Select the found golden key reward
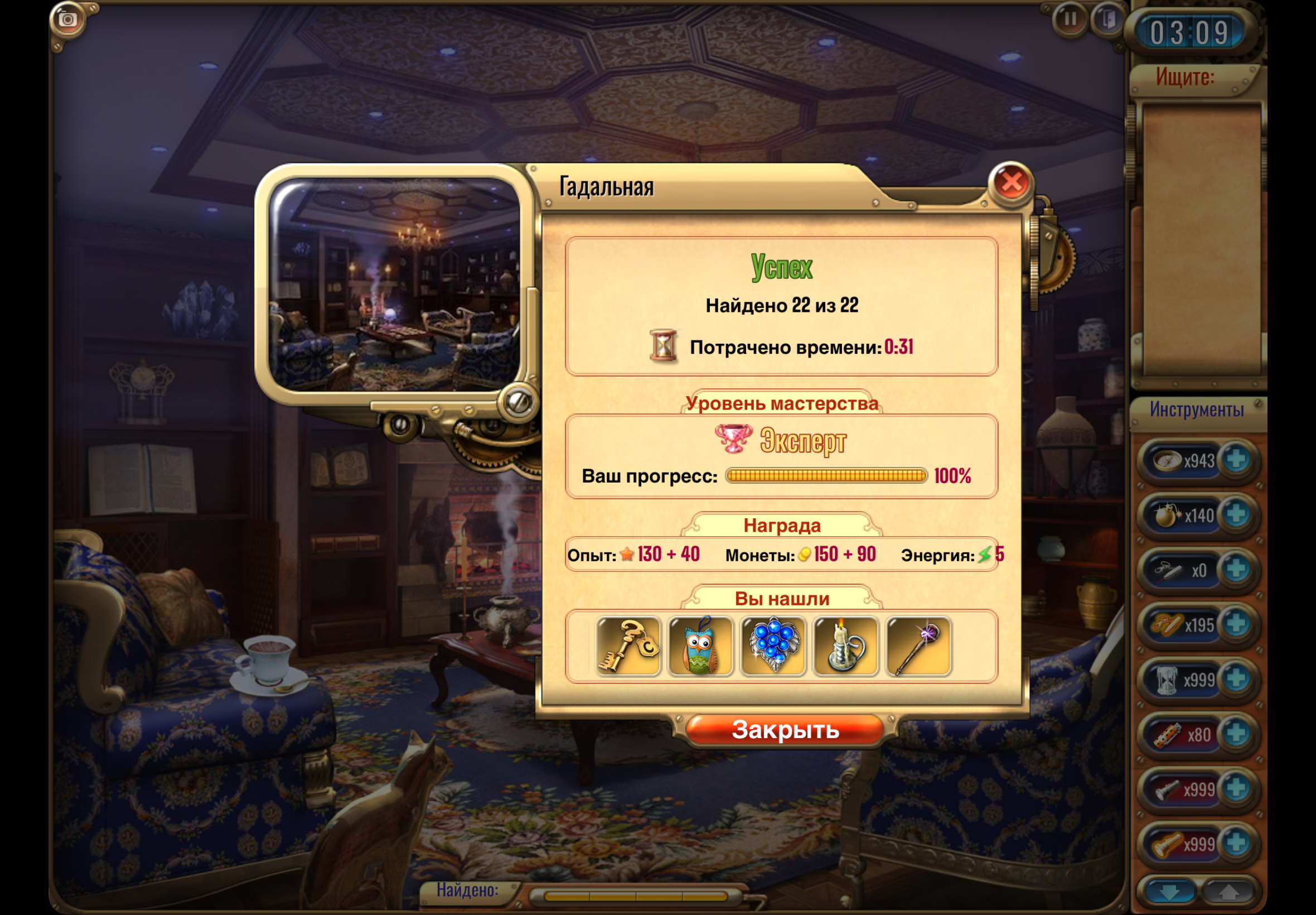This screenshot has width=1316, height=915. 628,647
